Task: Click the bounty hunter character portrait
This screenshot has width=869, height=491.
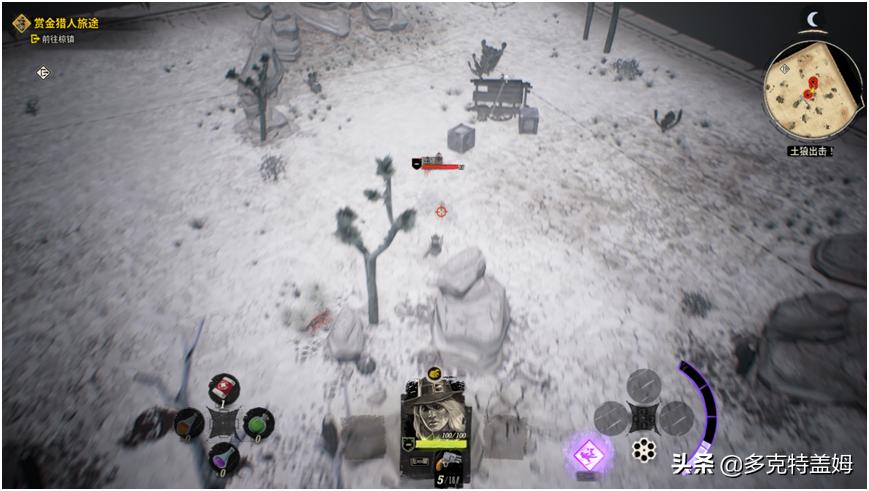Action: pyautogui.click(x=436, y=409)
